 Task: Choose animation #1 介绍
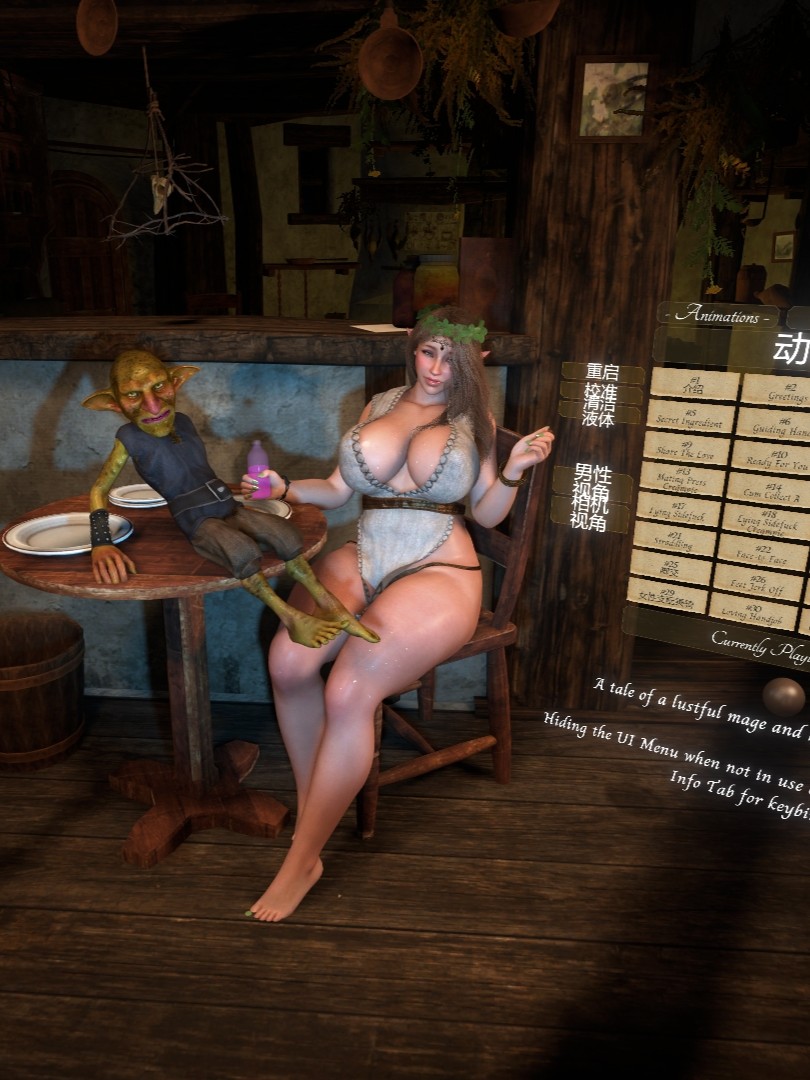pos(695,383)
